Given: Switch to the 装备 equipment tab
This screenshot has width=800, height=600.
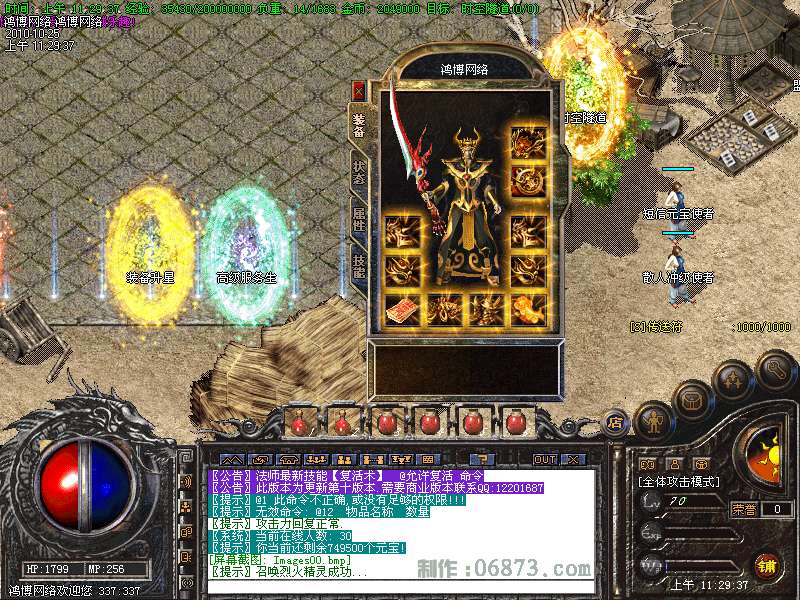Looking at the screenshot, I should pyautogui.click(x=358, y=125).
